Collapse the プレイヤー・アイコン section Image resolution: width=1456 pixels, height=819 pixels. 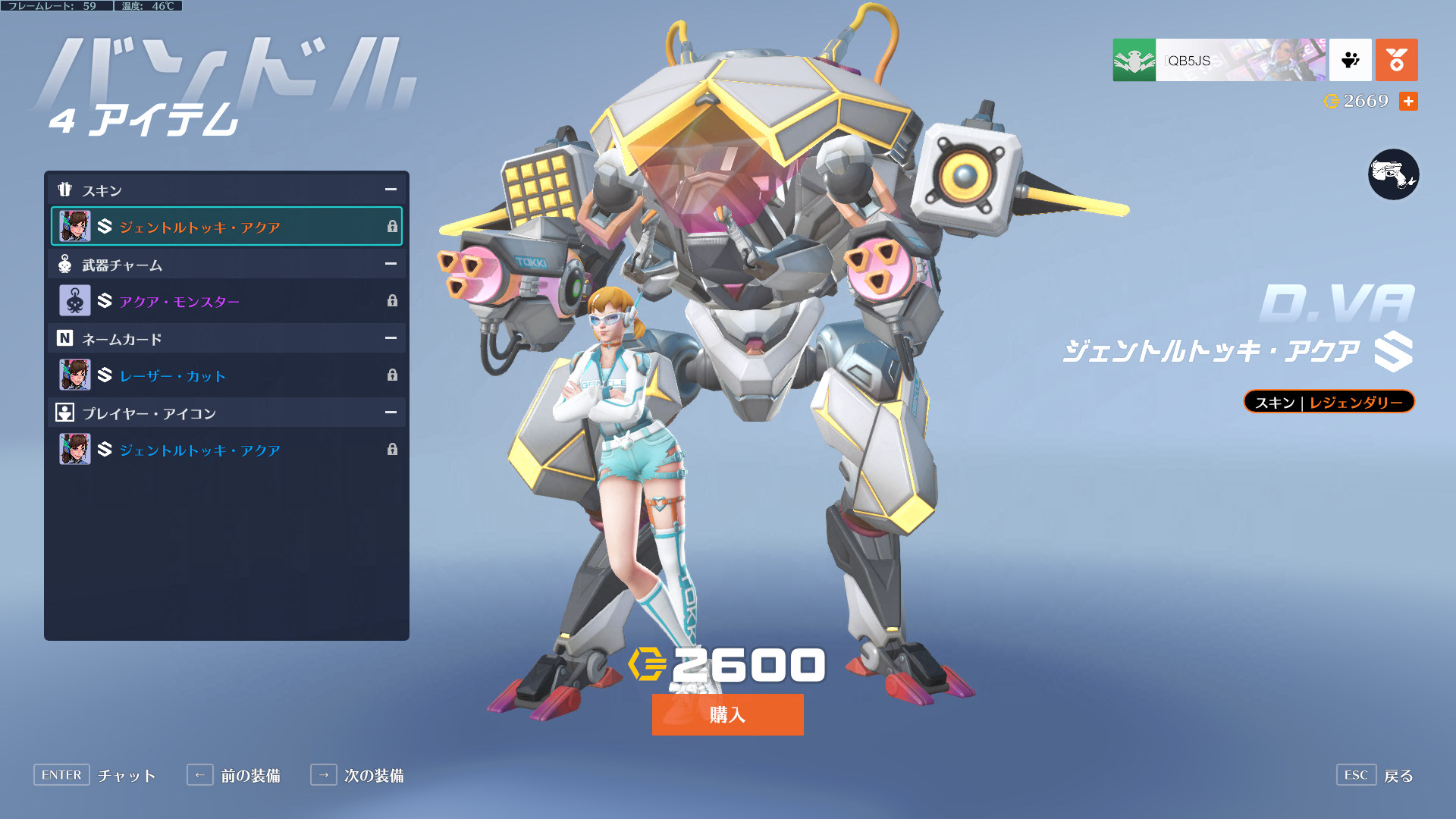(x=391, y=413)
